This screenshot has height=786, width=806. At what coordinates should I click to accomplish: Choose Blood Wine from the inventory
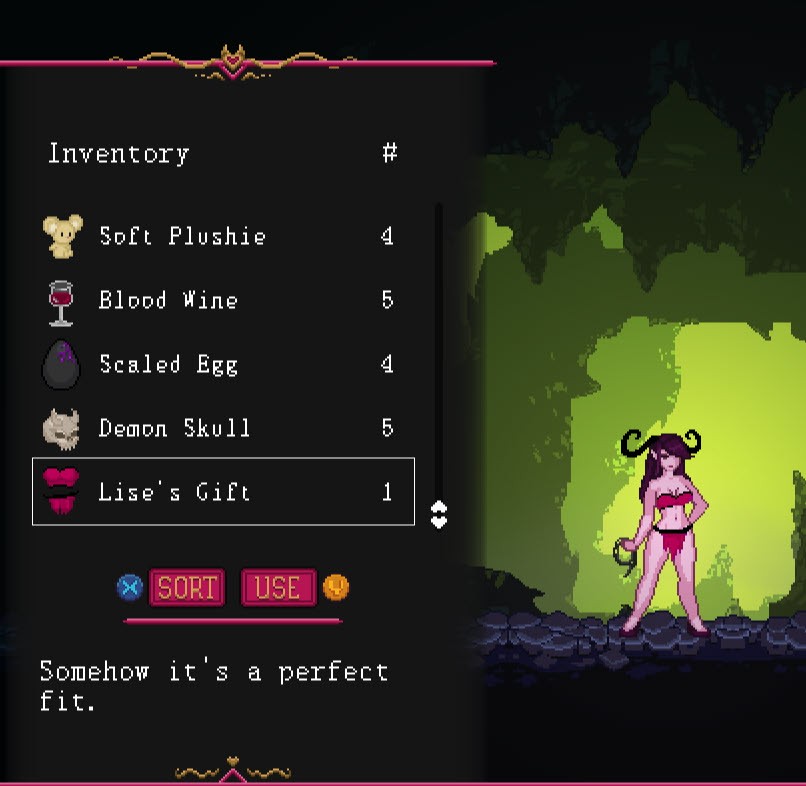tap(222, 300)
